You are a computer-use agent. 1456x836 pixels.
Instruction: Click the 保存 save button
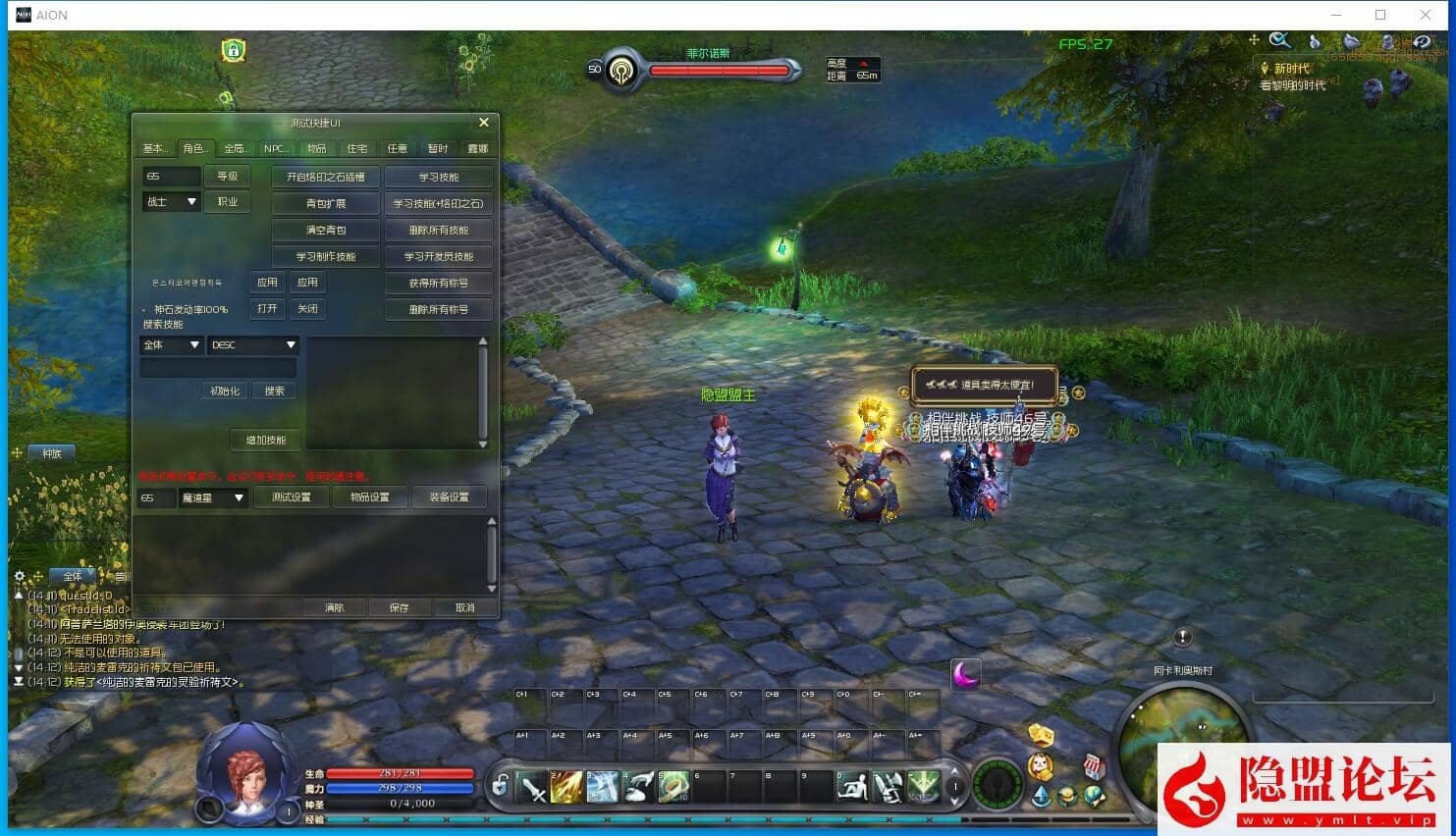[x=399, y=608]
